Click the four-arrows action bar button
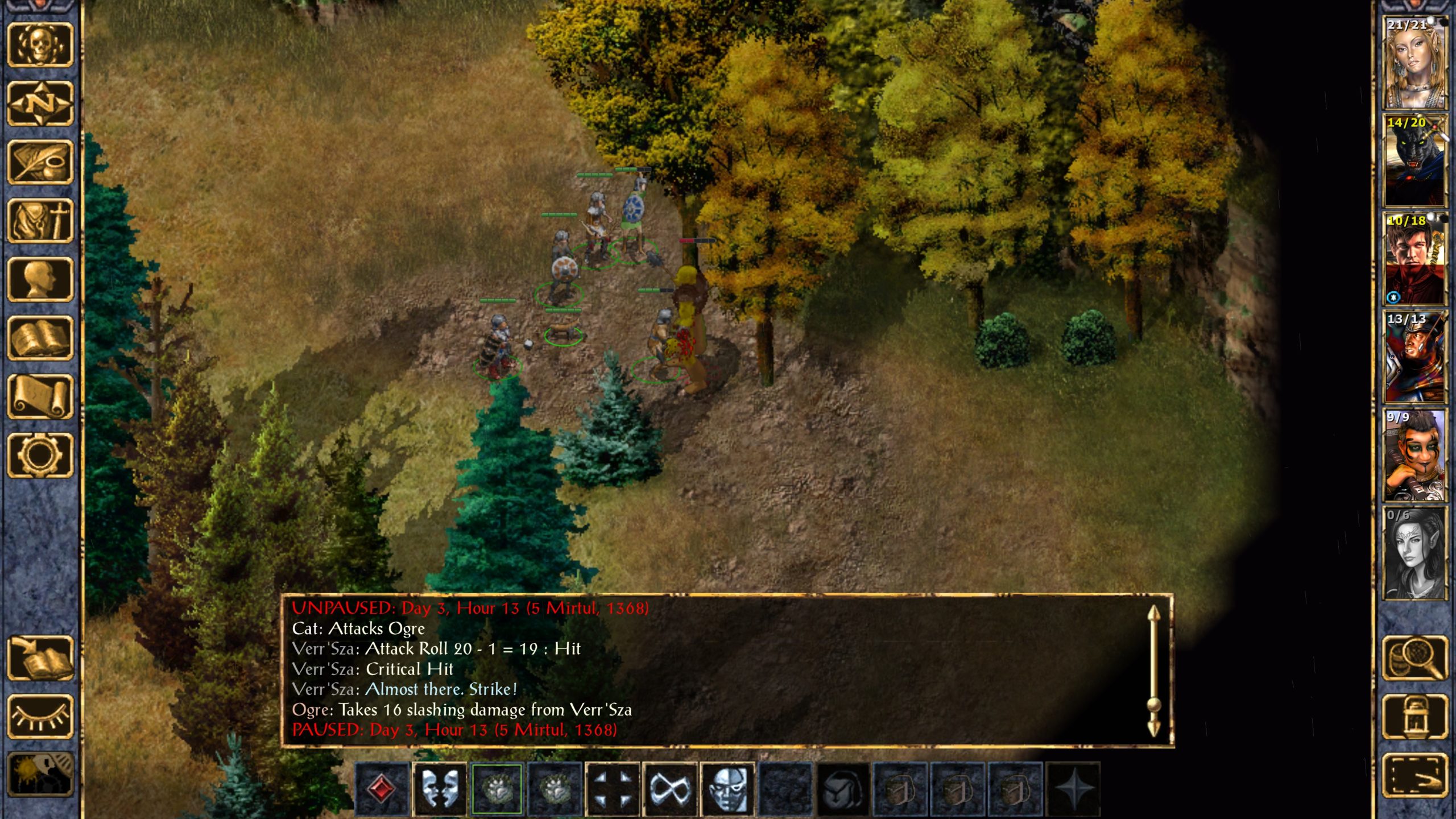This screenshot has width=1456, height=819. (613, 789)
